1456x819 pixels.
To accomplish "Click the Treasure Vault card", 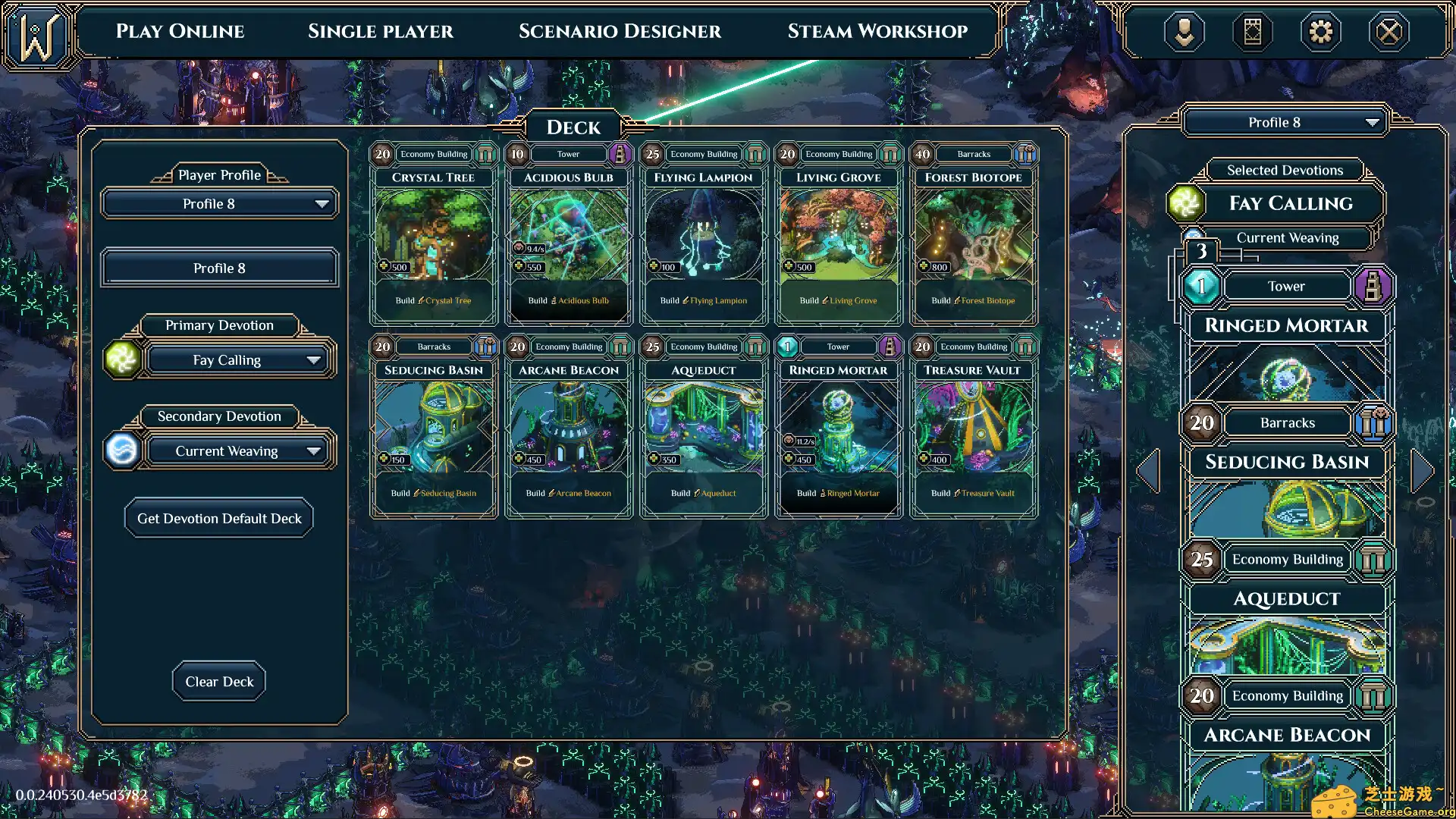I will (974, 428).
